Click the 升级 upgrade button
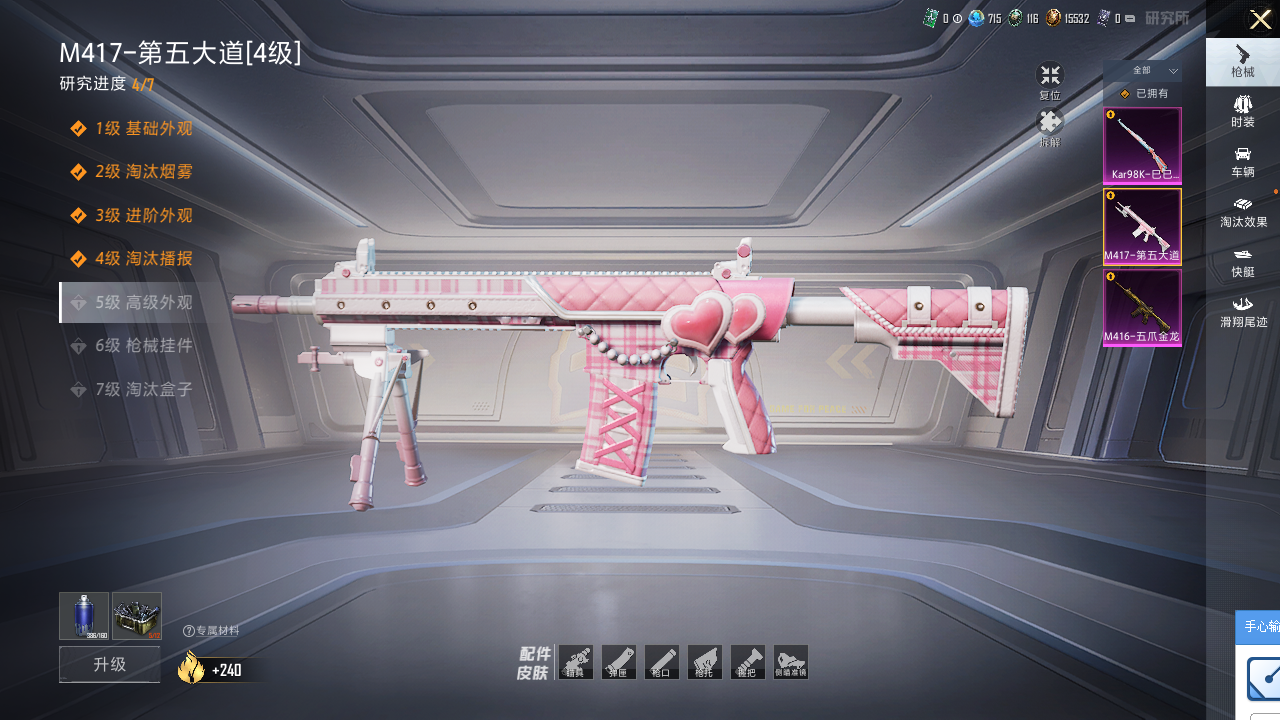1280x720 pixels. [x=110, y=664]
